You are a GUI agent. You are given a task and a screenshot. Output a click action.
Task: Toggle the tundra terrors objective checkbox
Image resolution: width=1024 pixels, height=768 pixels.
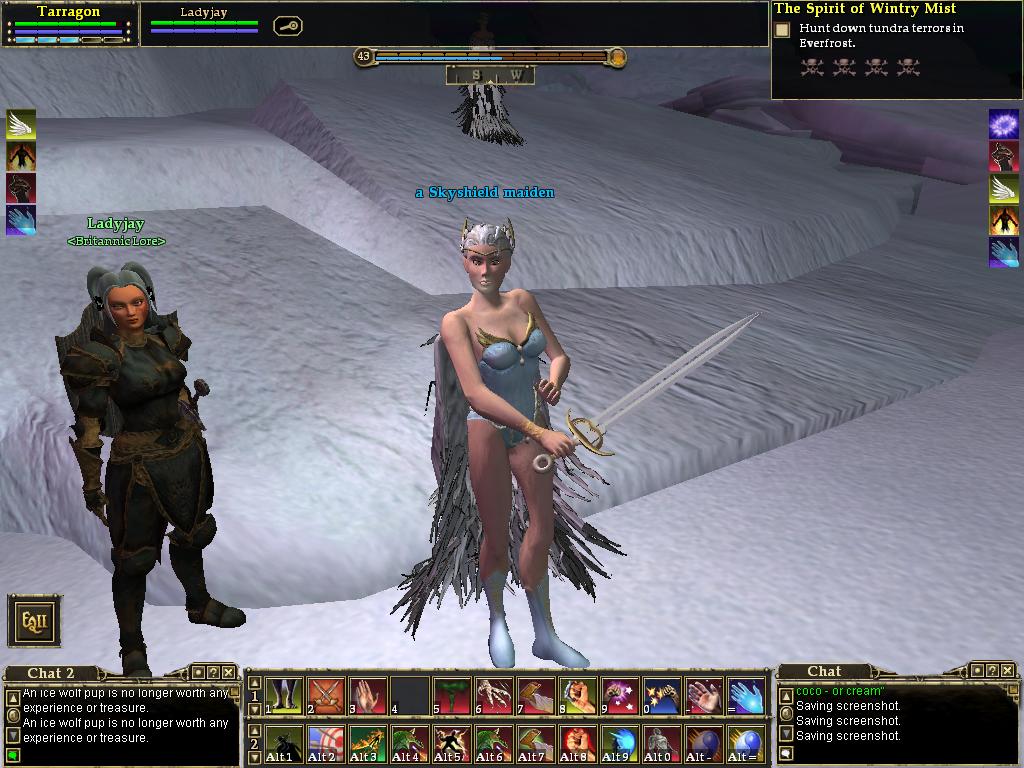(x=783, y=30)
